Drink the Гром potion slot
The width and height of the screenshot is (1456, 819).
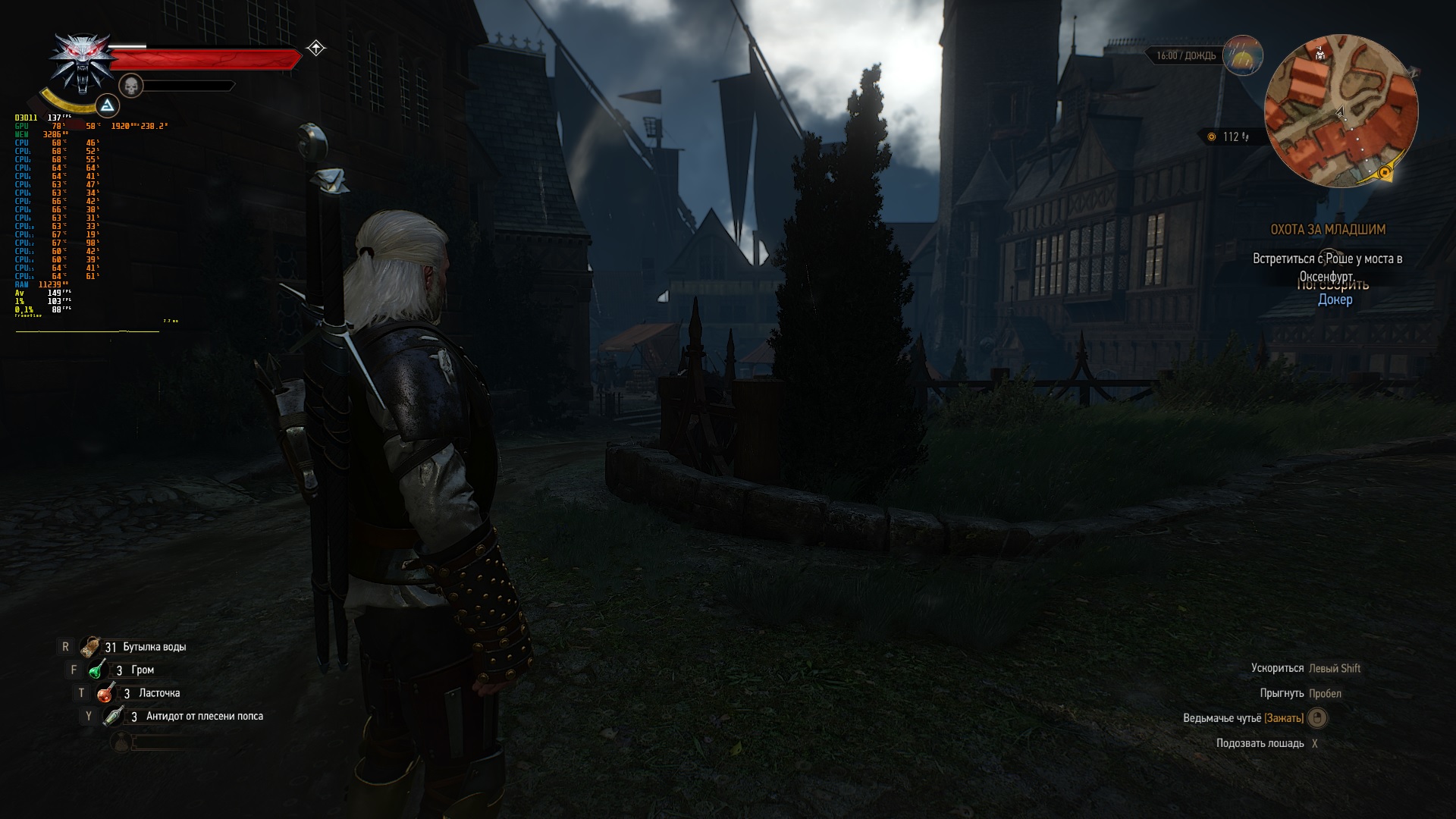[x=98, y=670]
